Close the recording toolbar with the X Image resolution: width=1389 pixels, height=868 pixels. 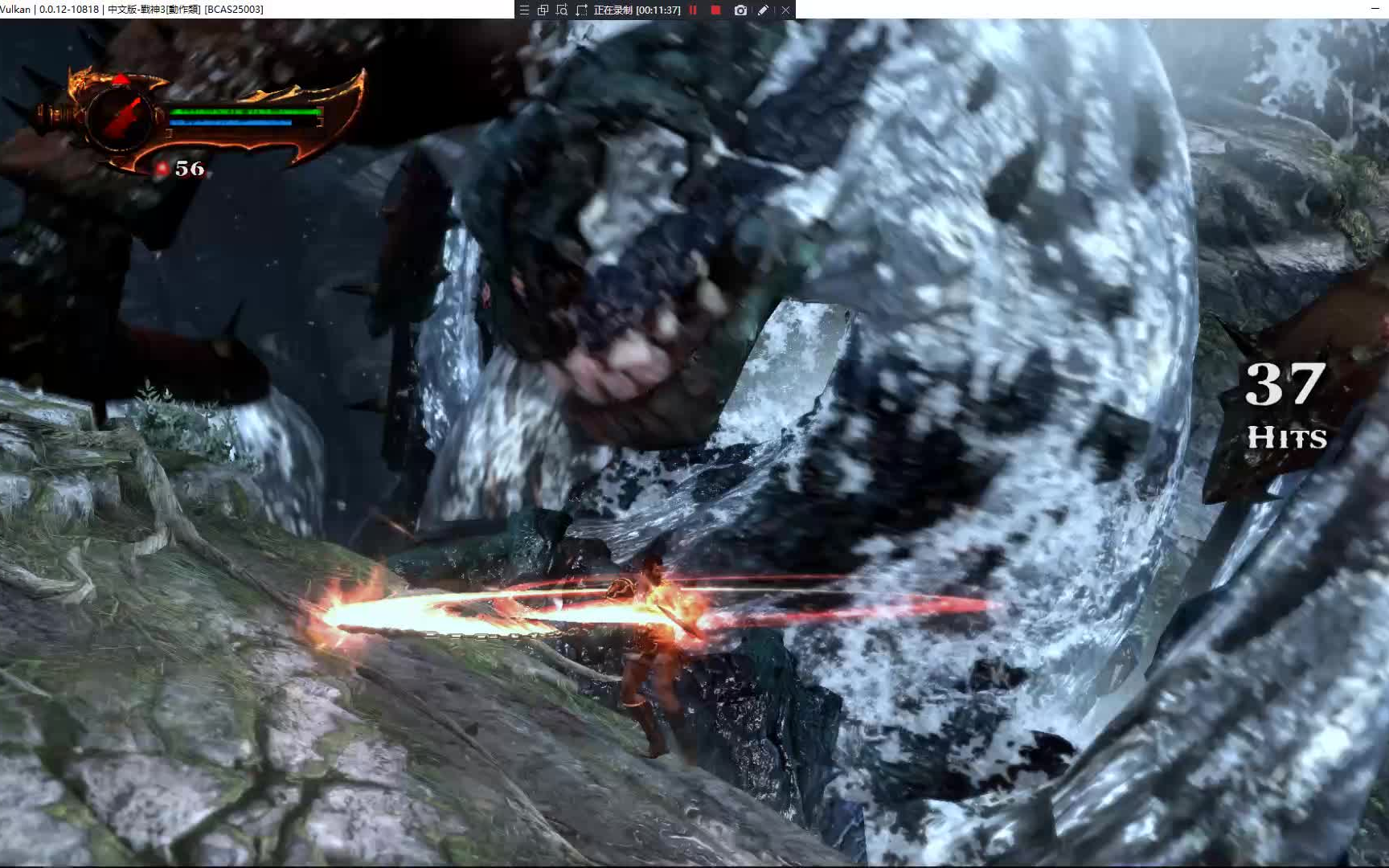[785, 10]
